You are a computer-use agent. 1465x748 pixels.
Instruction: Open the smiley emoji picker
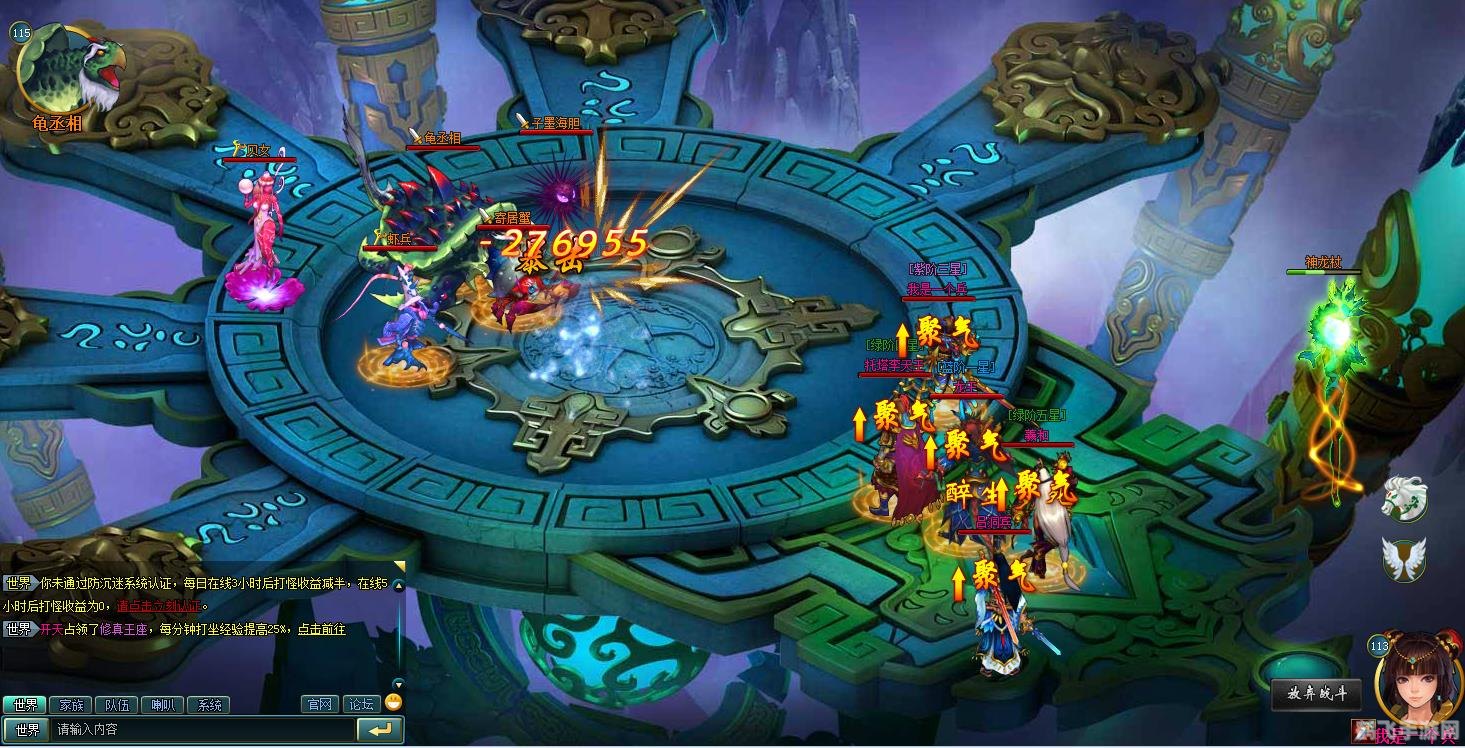393,702
